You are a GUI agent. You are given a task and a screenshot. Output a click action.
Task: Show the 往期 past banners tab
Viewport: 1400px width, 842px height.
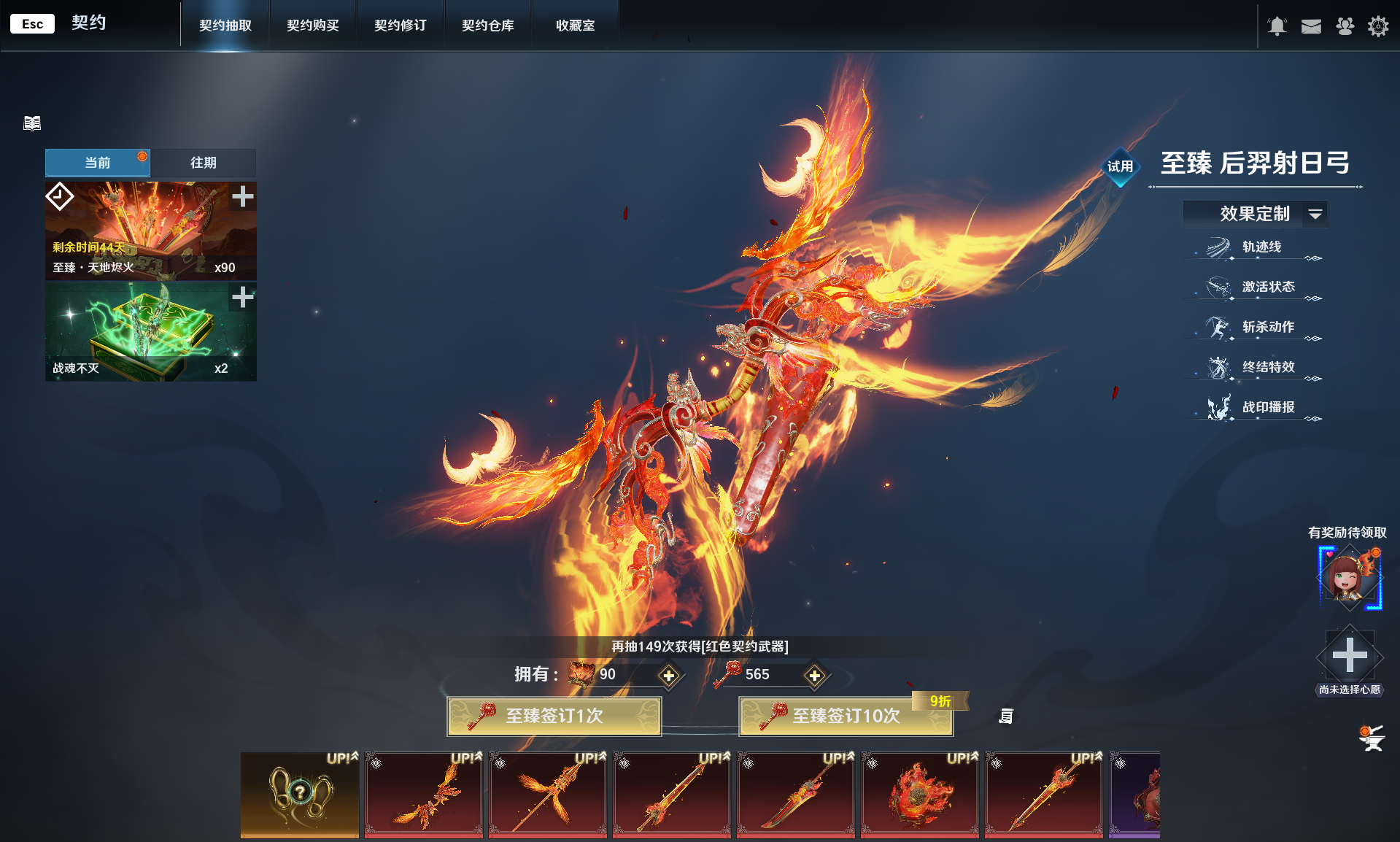(x=204, y=163)
